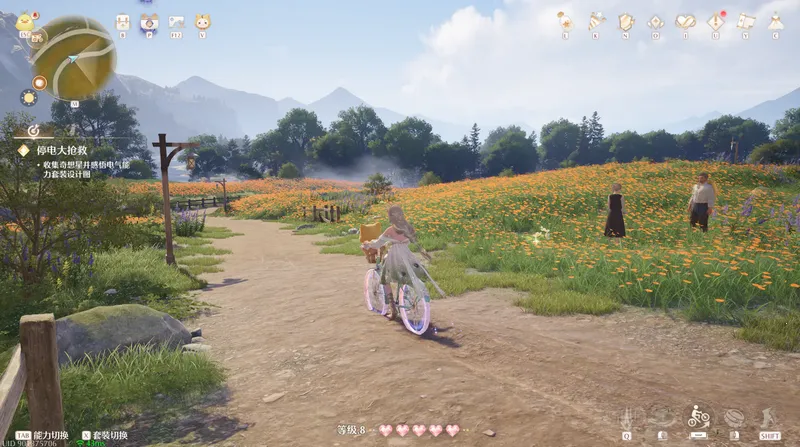Click the orange cat face icon
This screenshot has height=447, width=800.
tap(202, 22)
